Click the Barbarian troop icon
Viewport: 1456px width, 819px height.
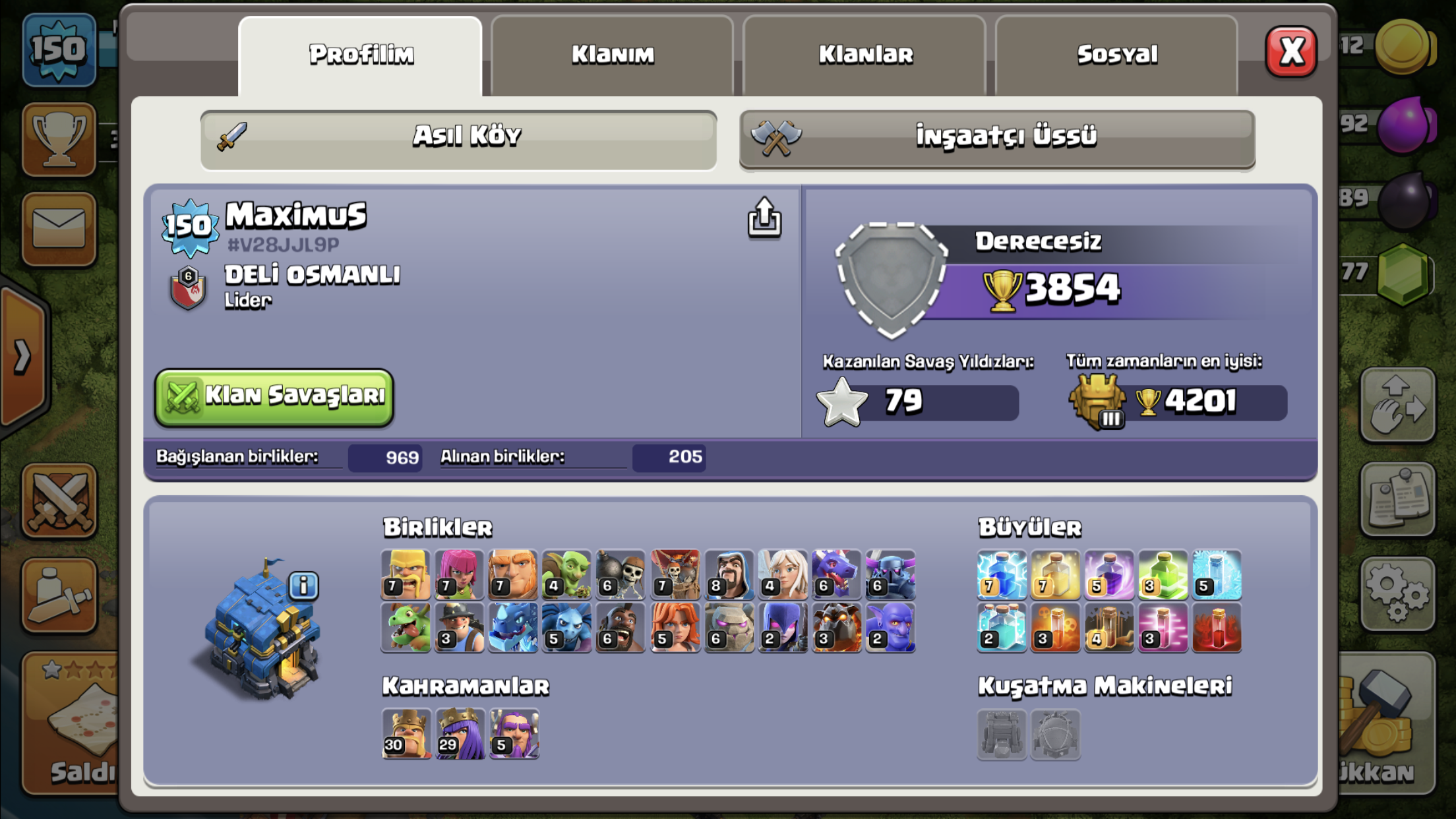406,574
